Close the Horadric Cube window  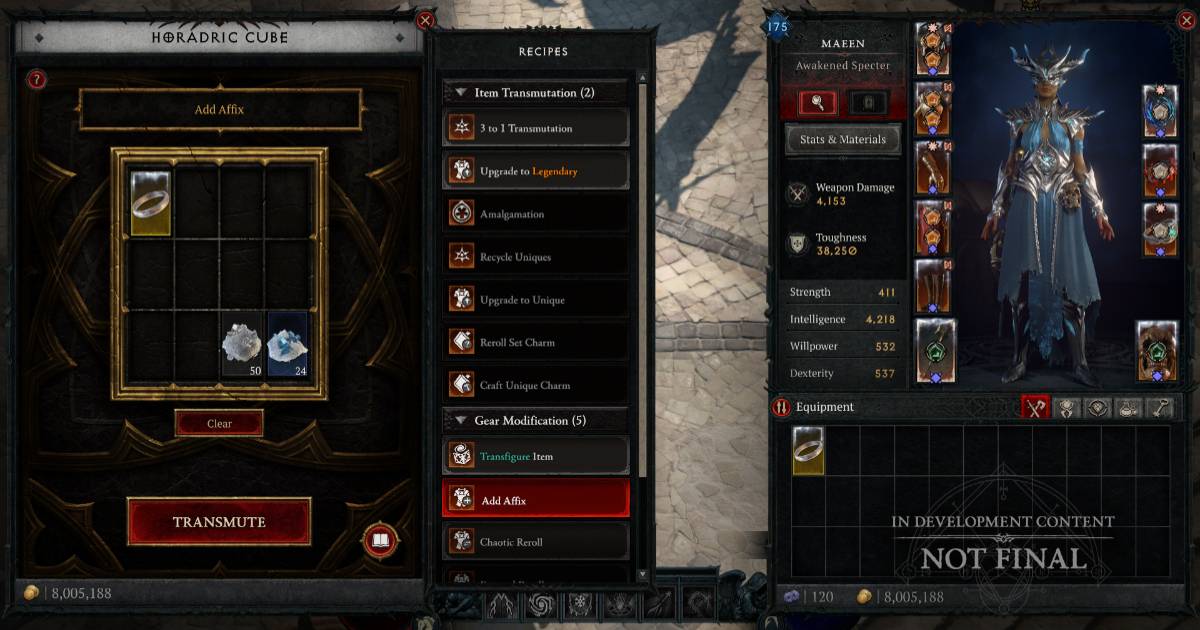point(425,20)
